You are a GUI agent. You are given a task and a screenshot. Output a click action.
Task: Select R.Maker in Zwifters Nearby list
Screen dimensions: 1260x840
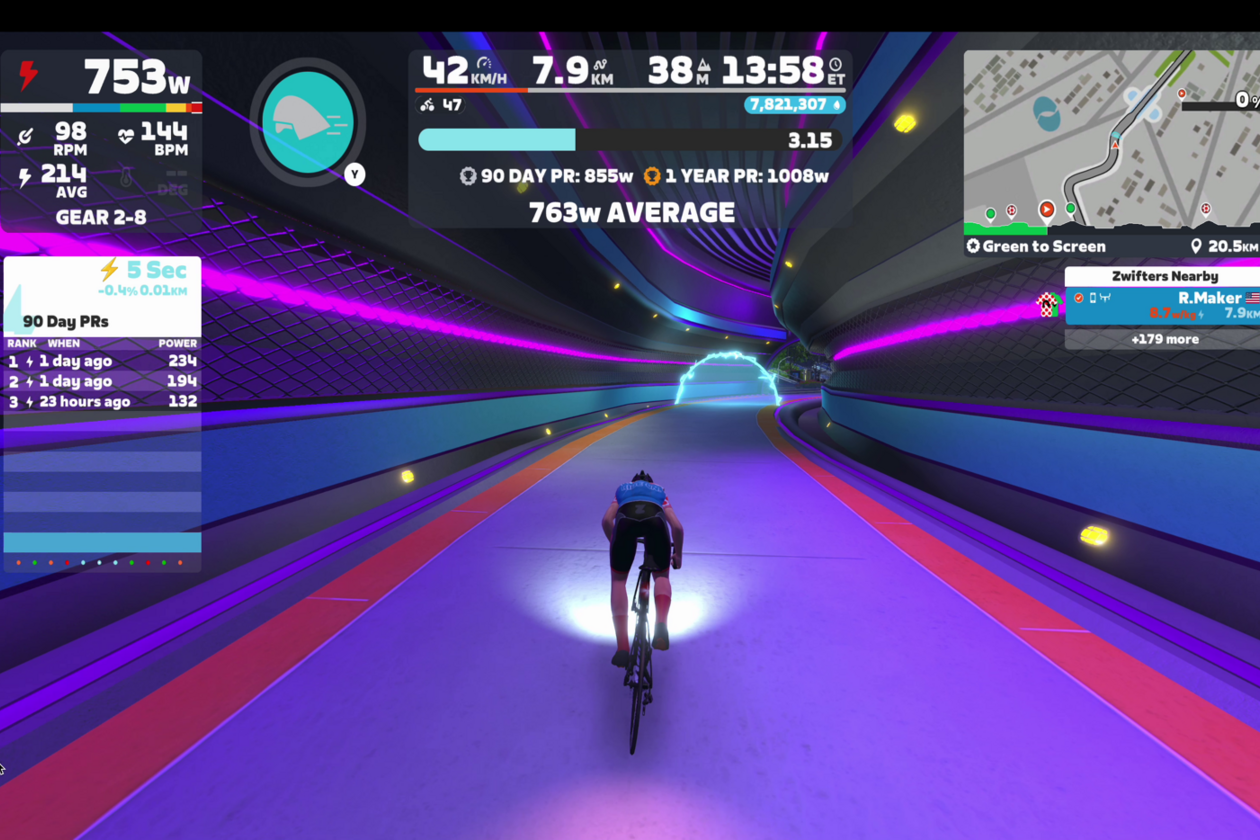[1165, 305]
